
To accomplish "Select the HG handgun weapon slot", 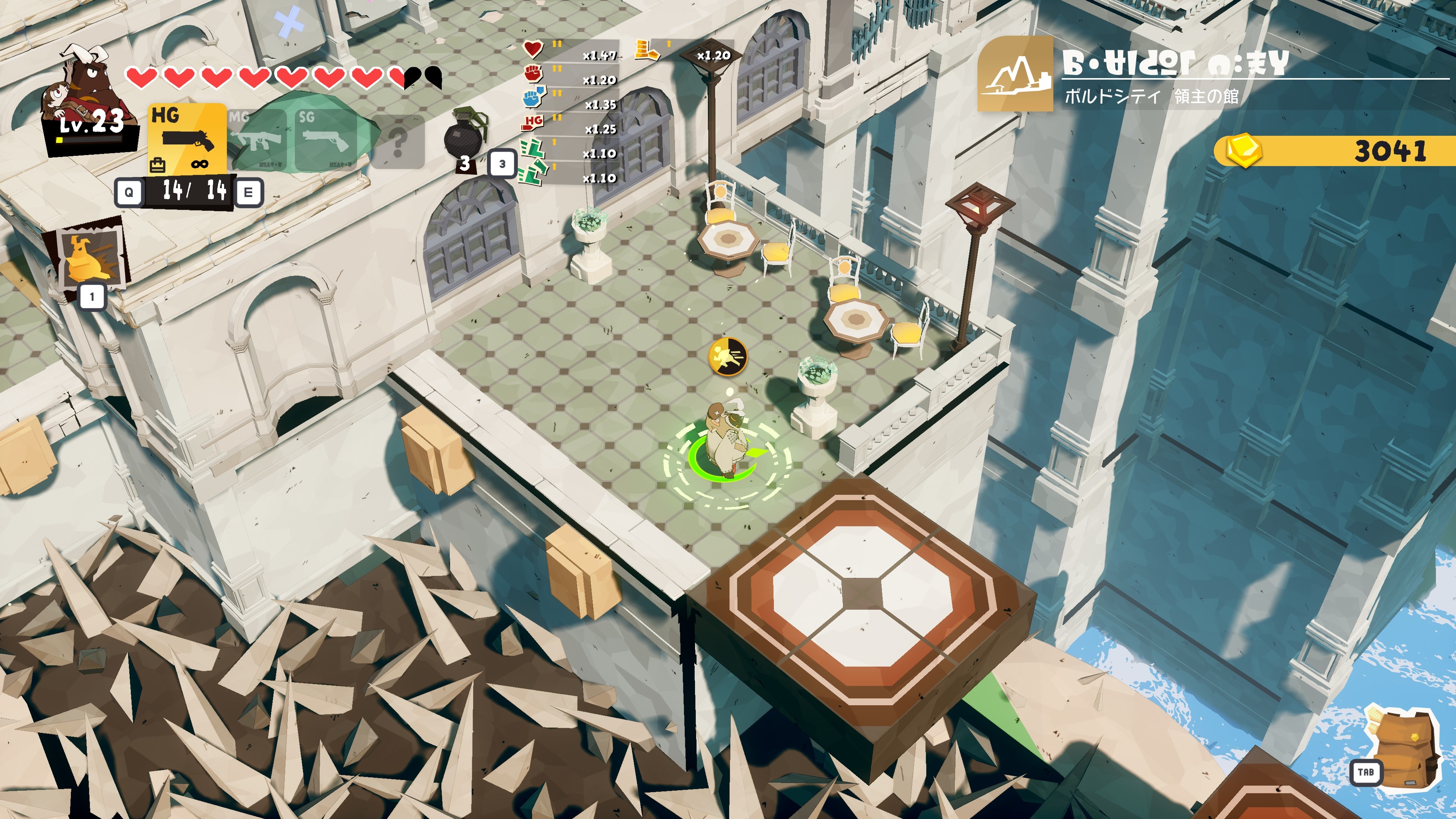I will [187, 138].
